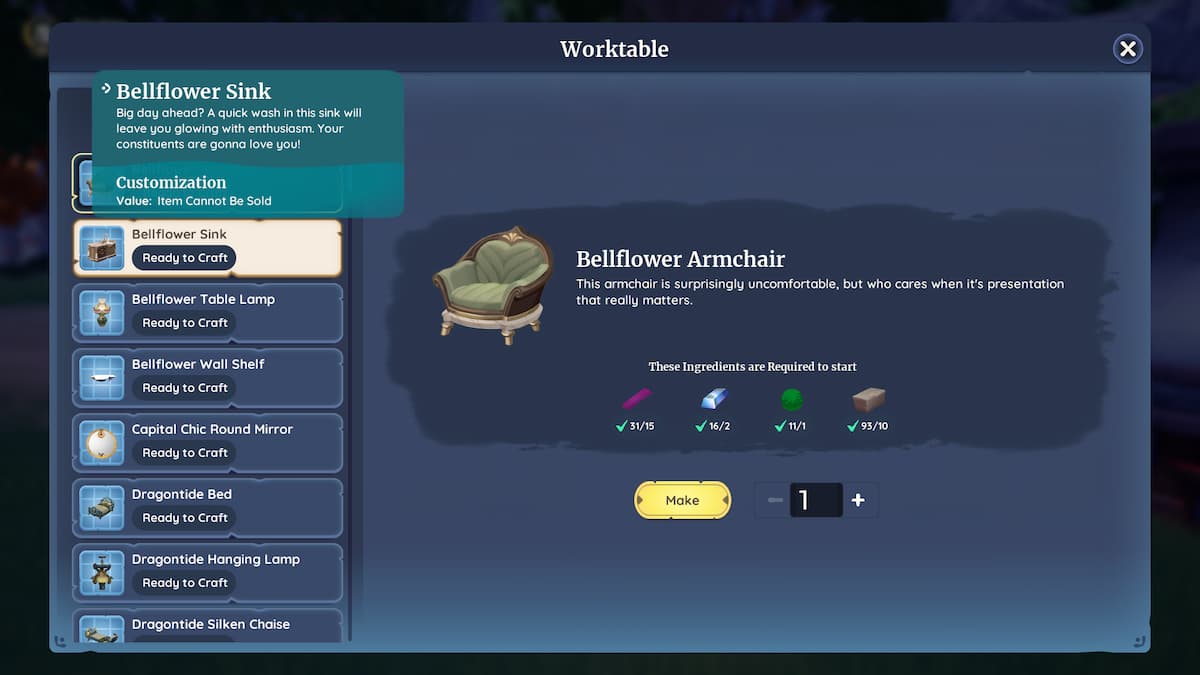1200x675 pixels.
Task: Close the Worktable window
Action: click(x=1127, y=48)
